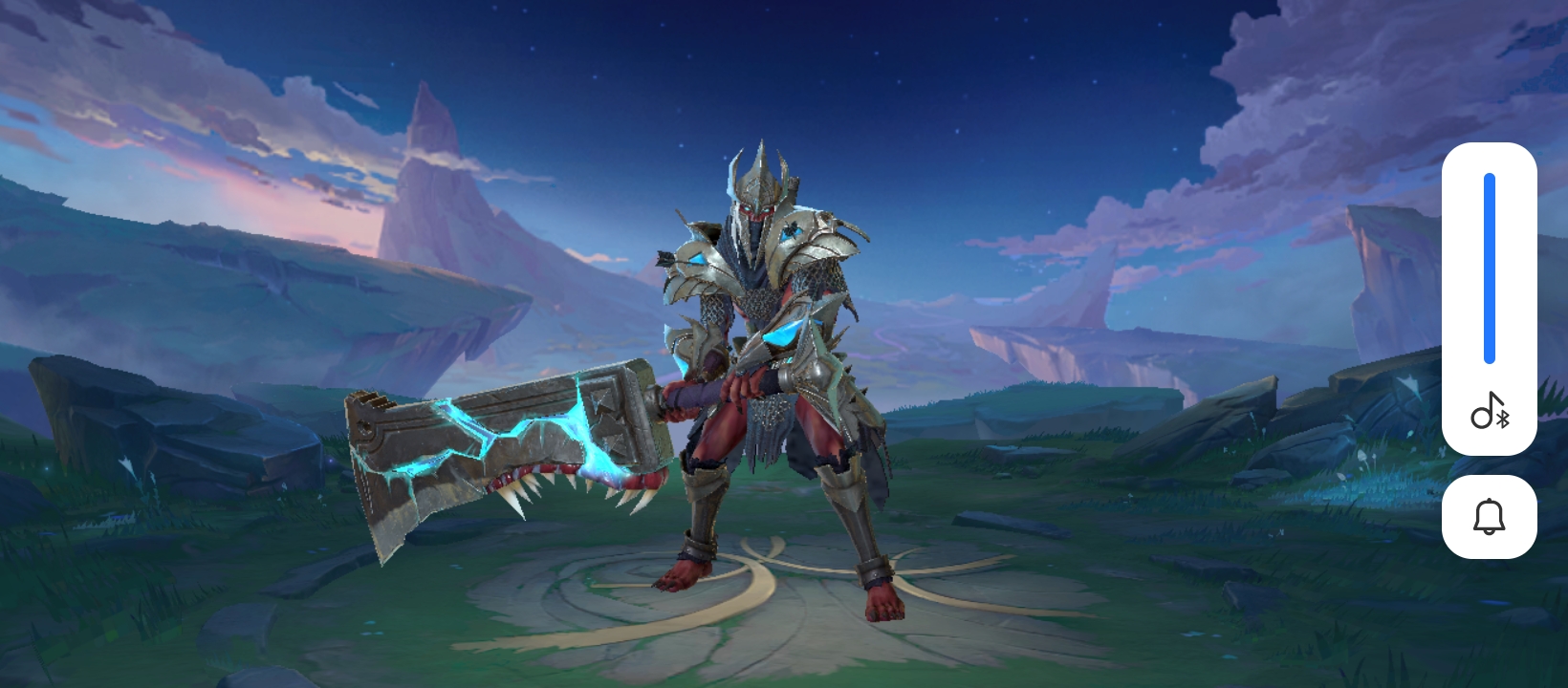The image size is (1568, 688).
Task: Select the glowing dragon-fang greatsword
Action: click(507, 440)
